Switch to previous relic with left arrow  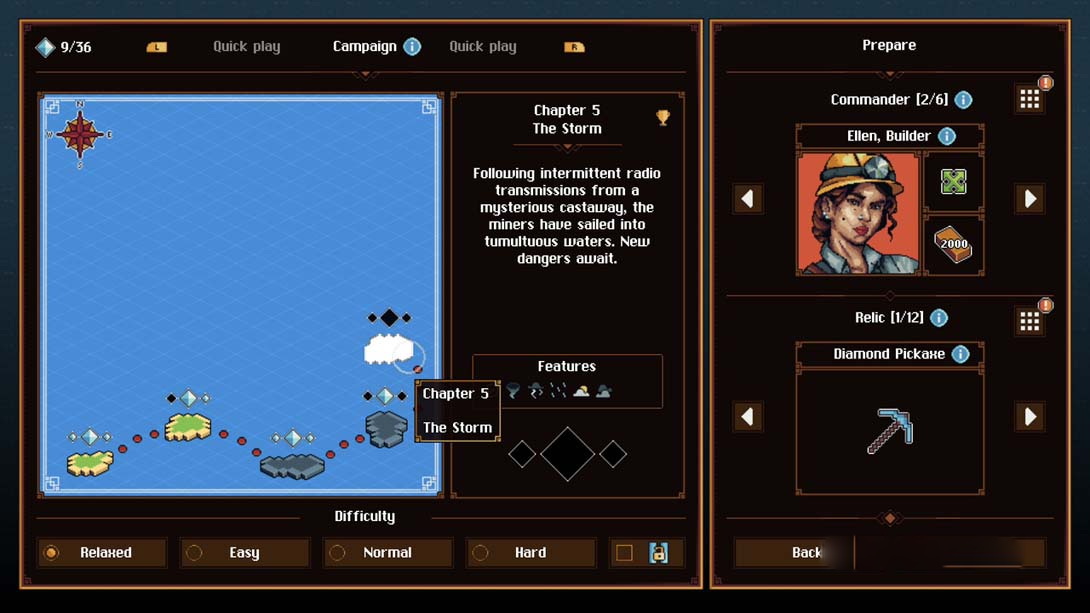coord(748,417)
